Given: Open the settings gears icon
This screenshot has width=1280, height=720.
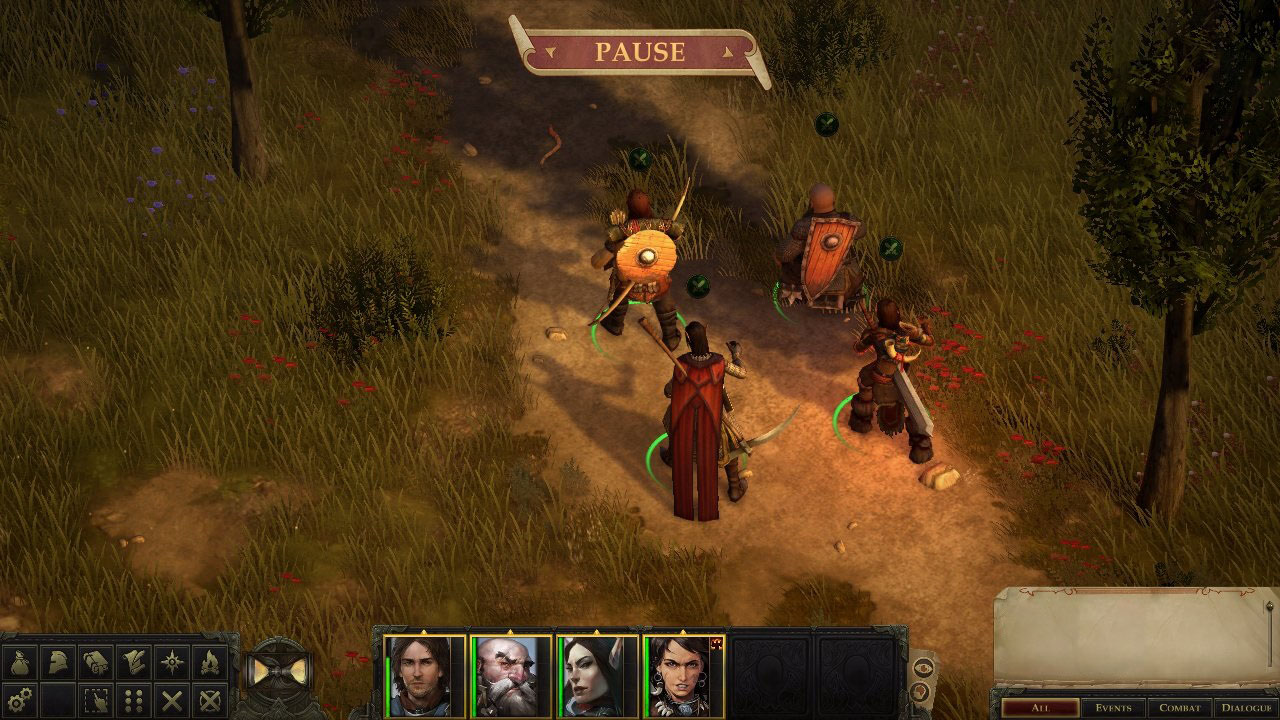Looking at the screenshot, I should click(x=19, y=699).
